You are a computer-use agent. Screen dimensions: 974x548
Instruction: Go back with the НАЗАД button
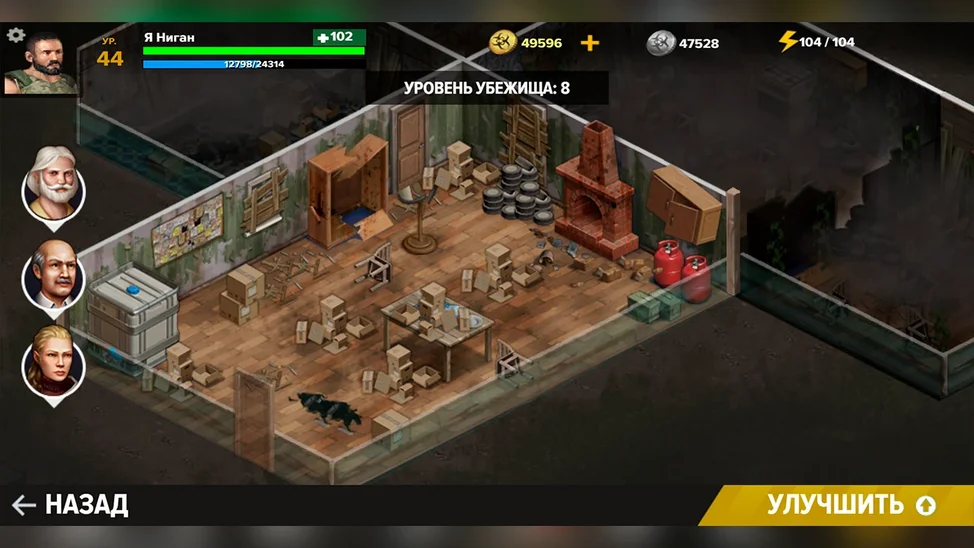(70, 505)
